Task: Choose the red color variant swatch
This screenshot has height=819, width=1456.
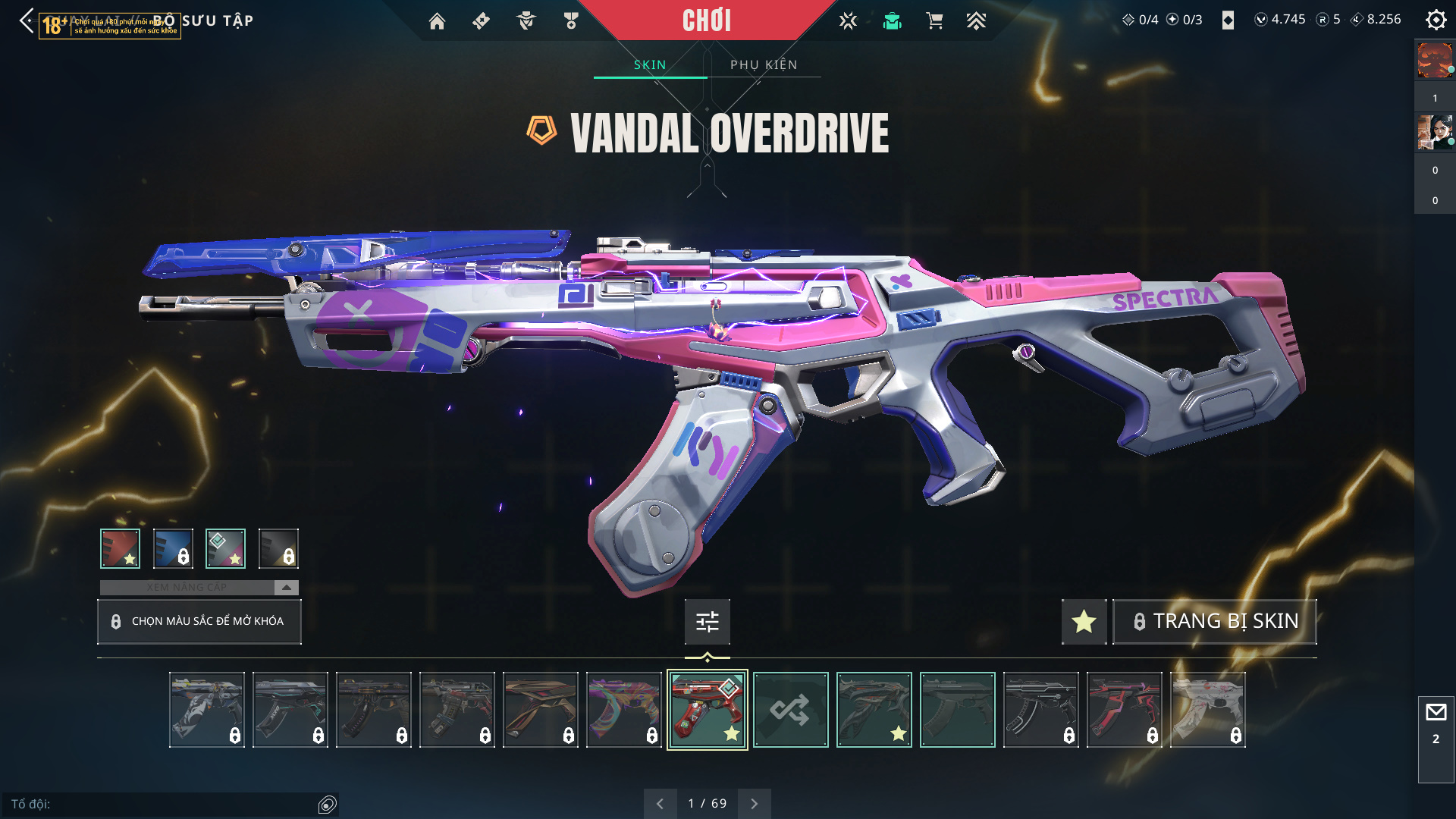Action: point(120,548)
